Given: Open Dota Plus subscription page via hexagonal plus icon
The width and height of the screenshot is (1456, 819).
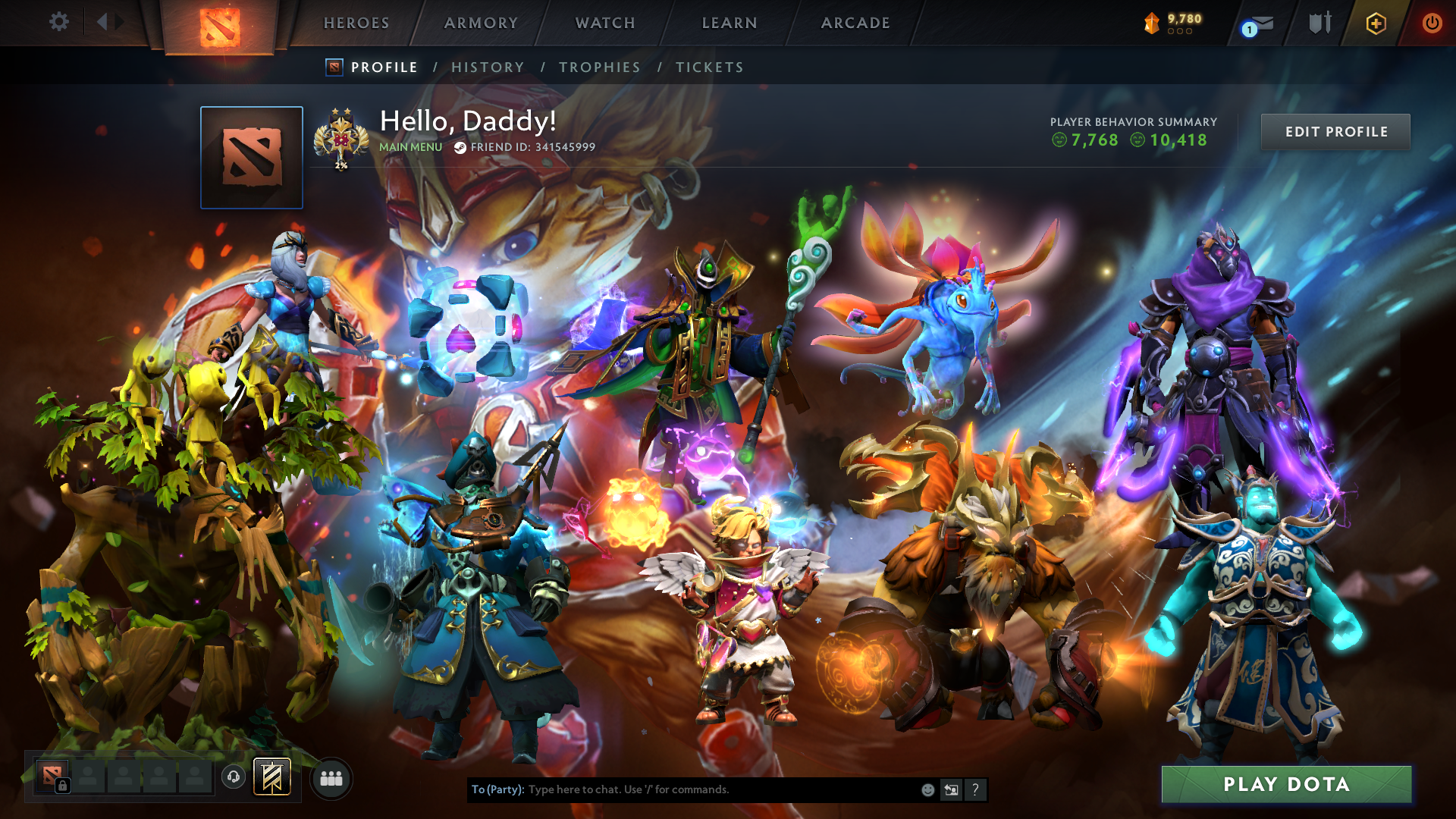Looking at the screenshot, I should [1376, 23].
